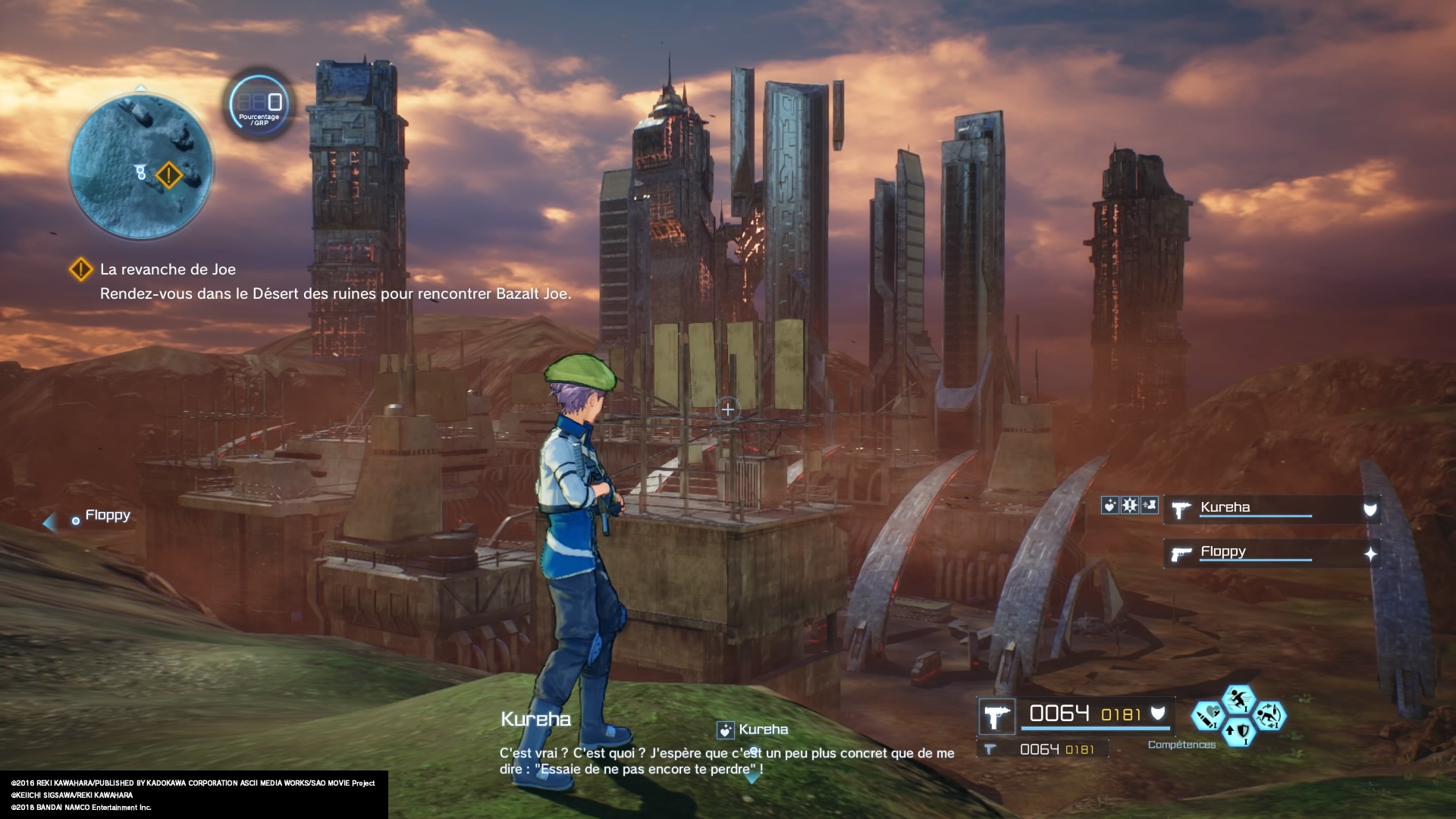Activate the dodge roll reload skill
Image resolution: width=1456 pixels, height=819 pixels.
coord(1269,715)
